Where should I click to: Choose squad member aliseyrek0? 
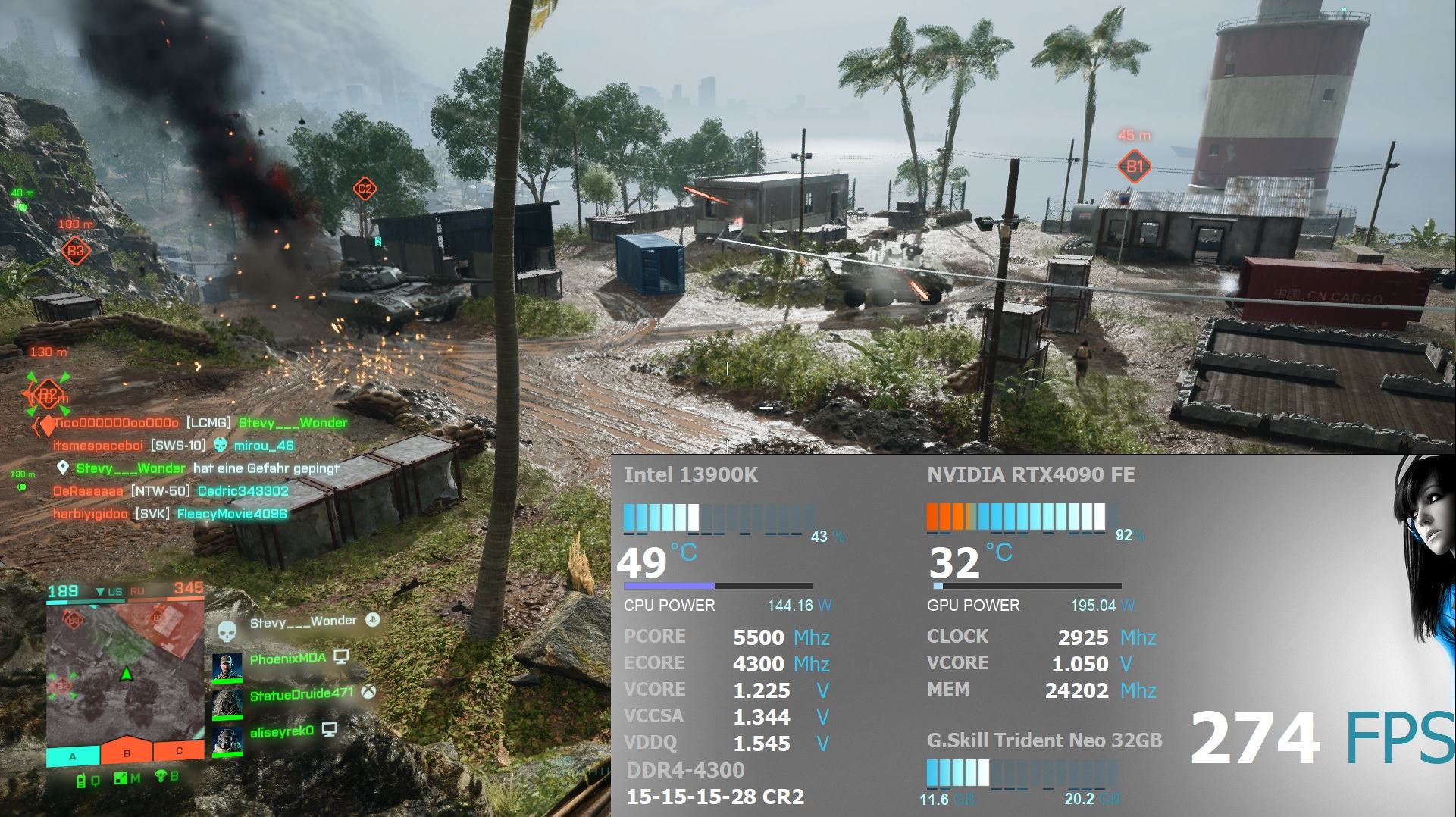(281, 731)
